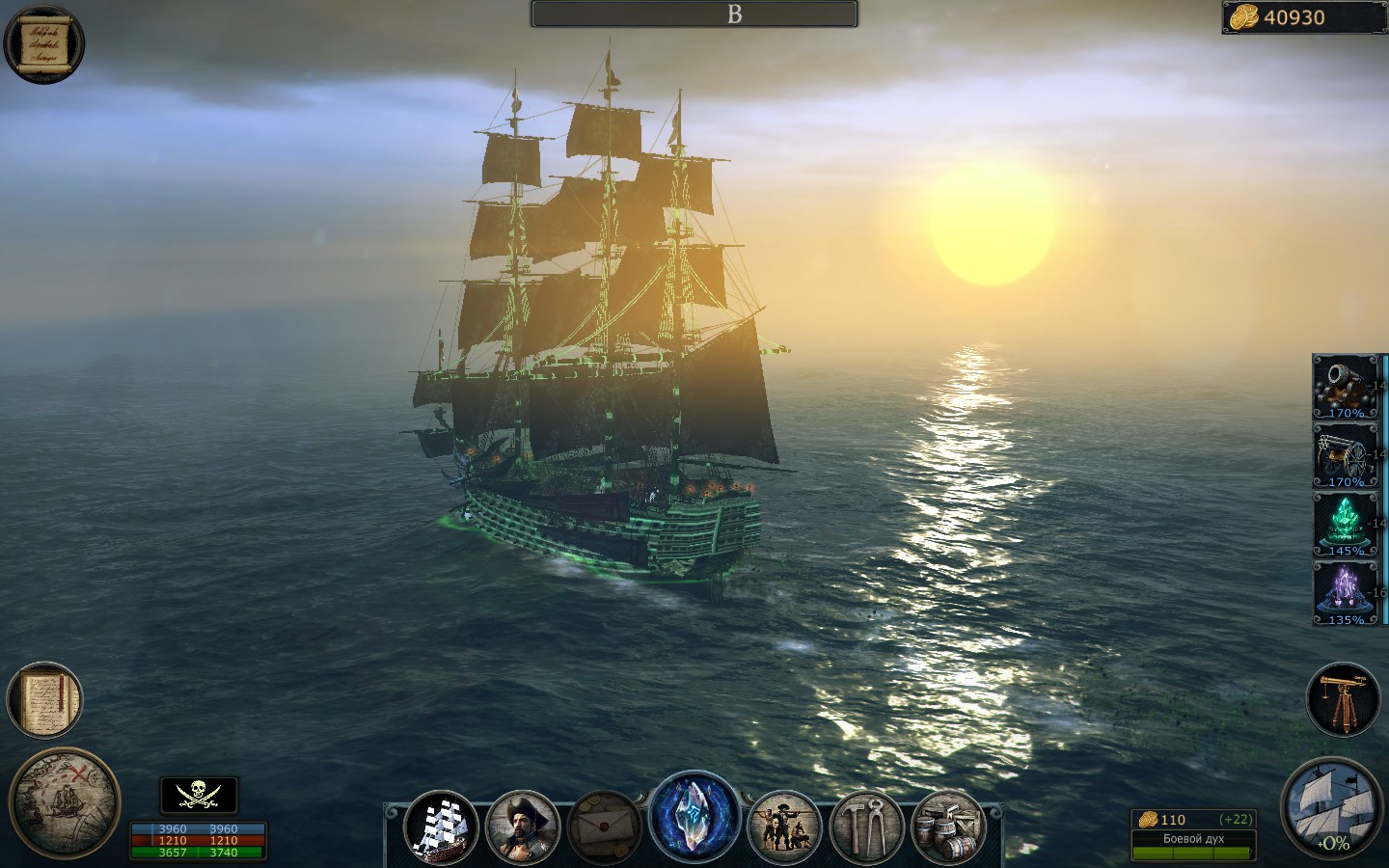Screen dimensions: 1389x868
Task: Select the glowing crystal artifact icon
Action: click(696, 820)
